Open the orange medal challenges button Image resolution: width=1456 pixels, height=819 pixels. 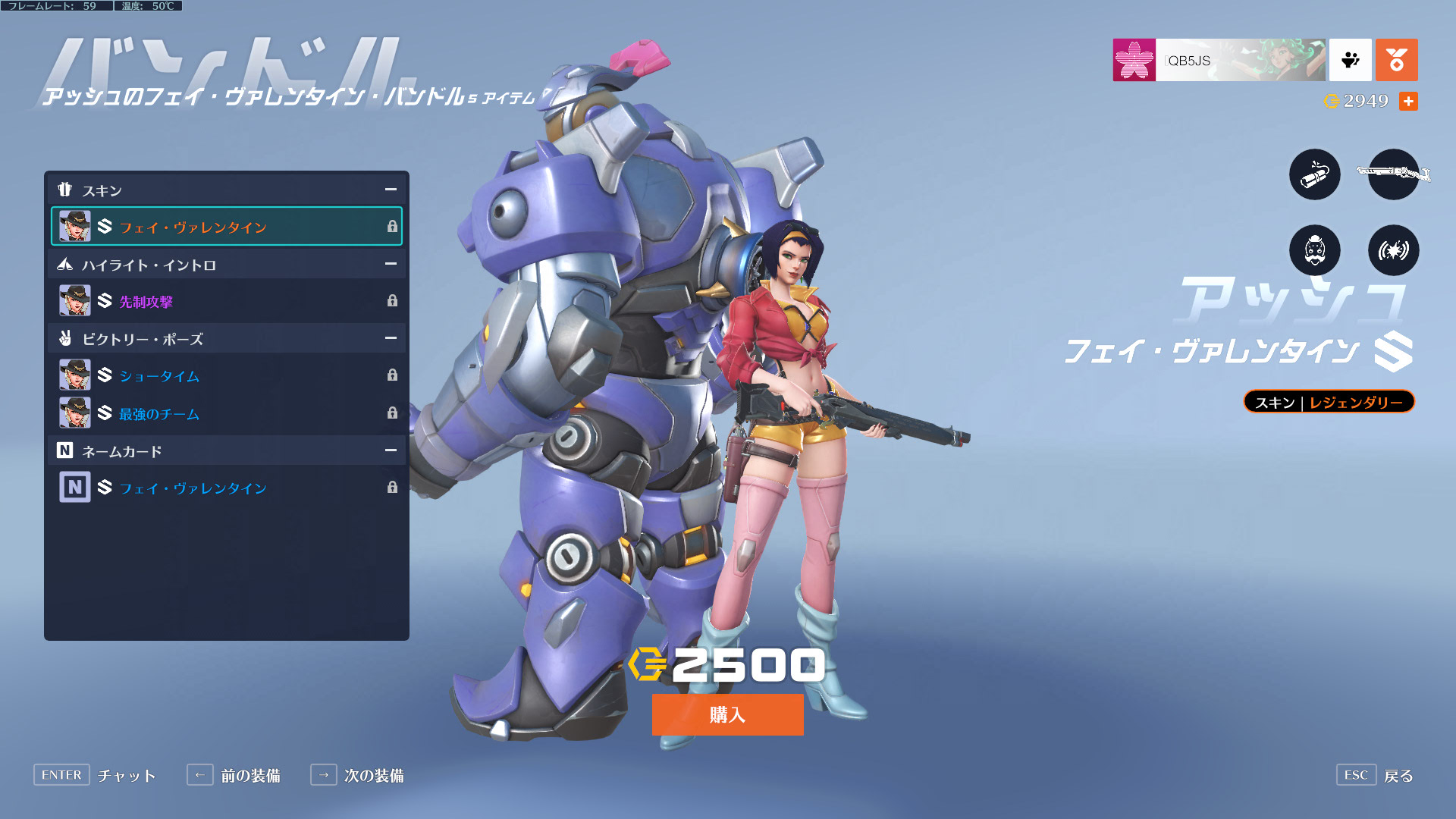[x=1396, y=60]
